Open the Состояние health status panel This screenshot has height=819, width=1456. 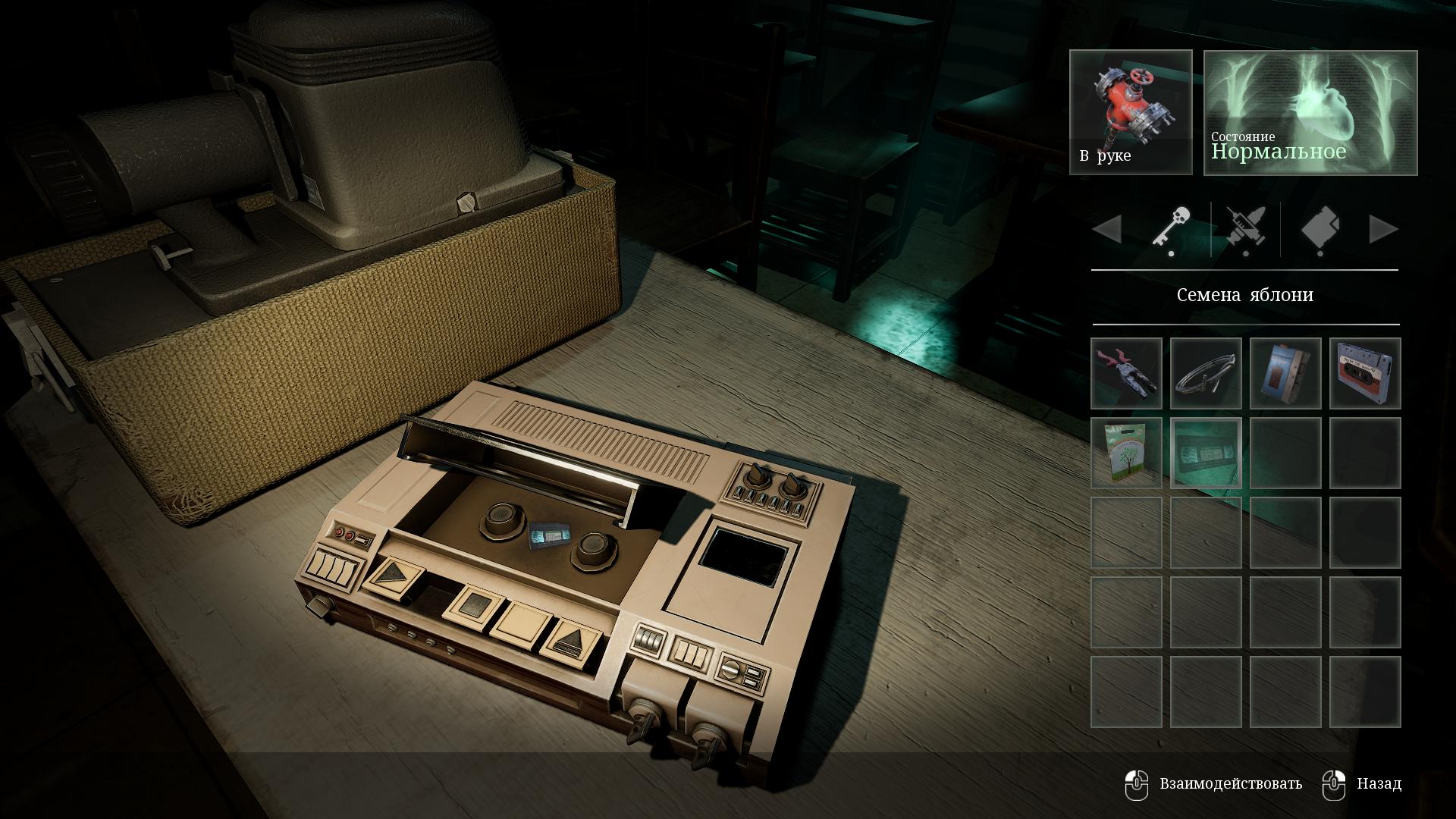[1310, 112]
